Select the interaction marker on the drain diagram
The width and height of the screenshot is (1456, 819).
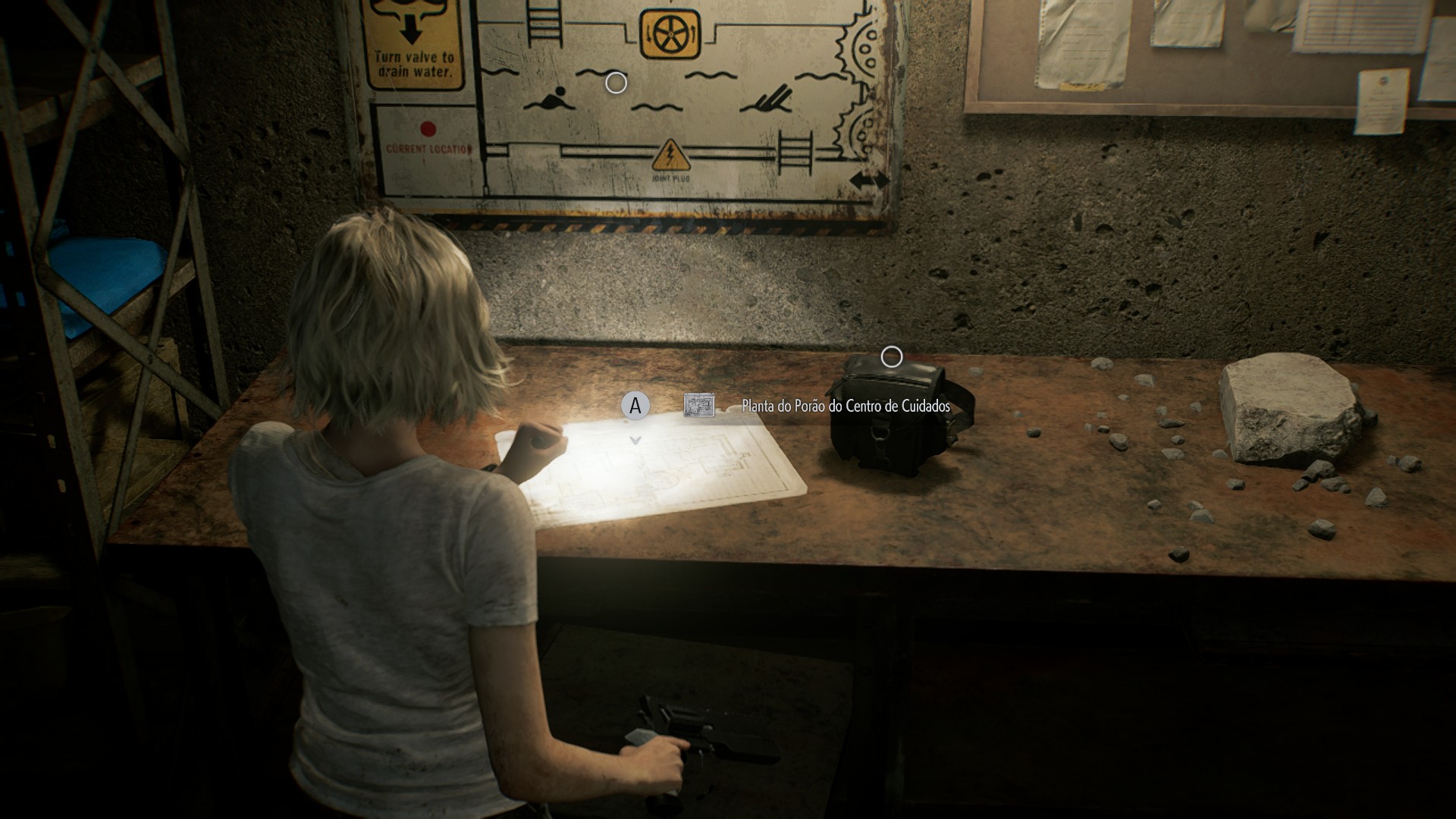[616, 83]
